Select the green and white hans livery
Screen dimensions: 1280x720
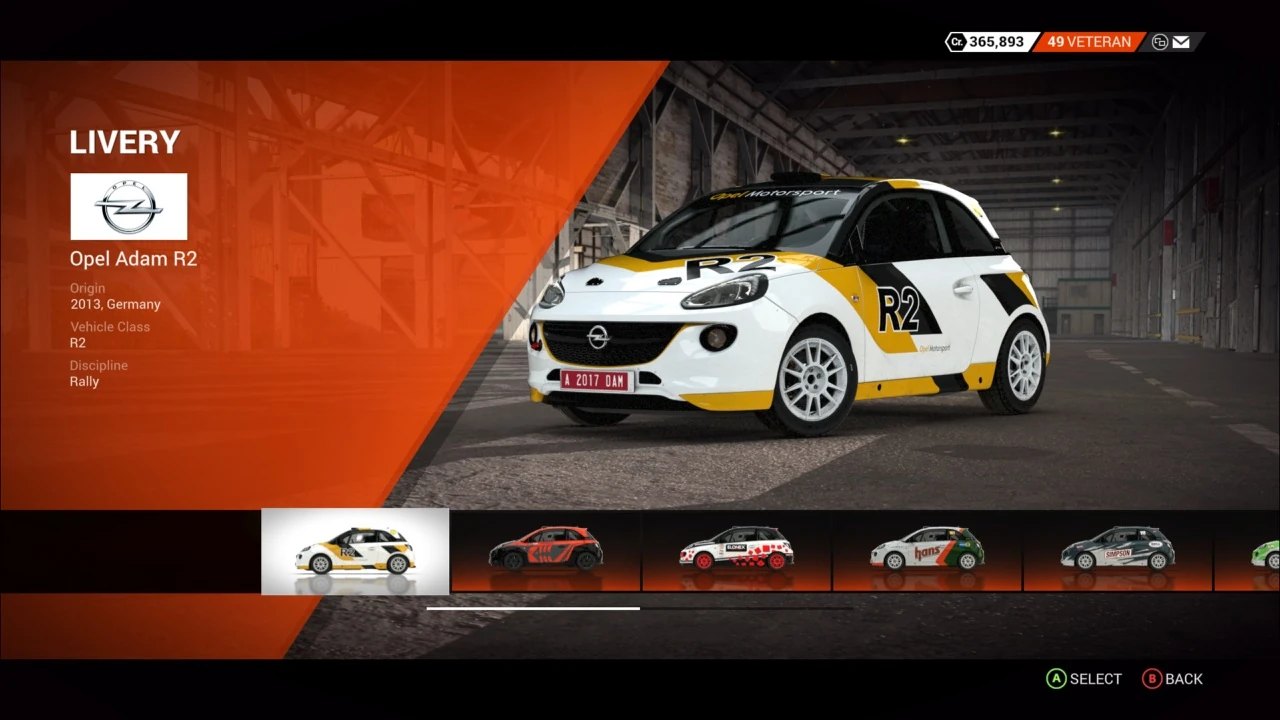coord(929,551)
